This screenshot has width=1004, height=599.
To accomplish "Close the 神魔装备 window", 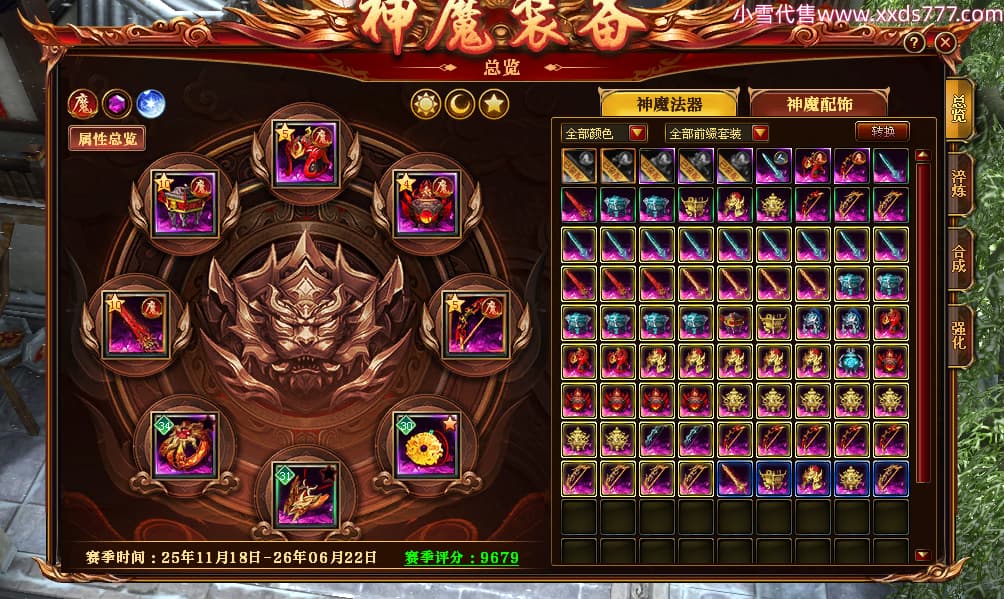I will coord(945,43).
